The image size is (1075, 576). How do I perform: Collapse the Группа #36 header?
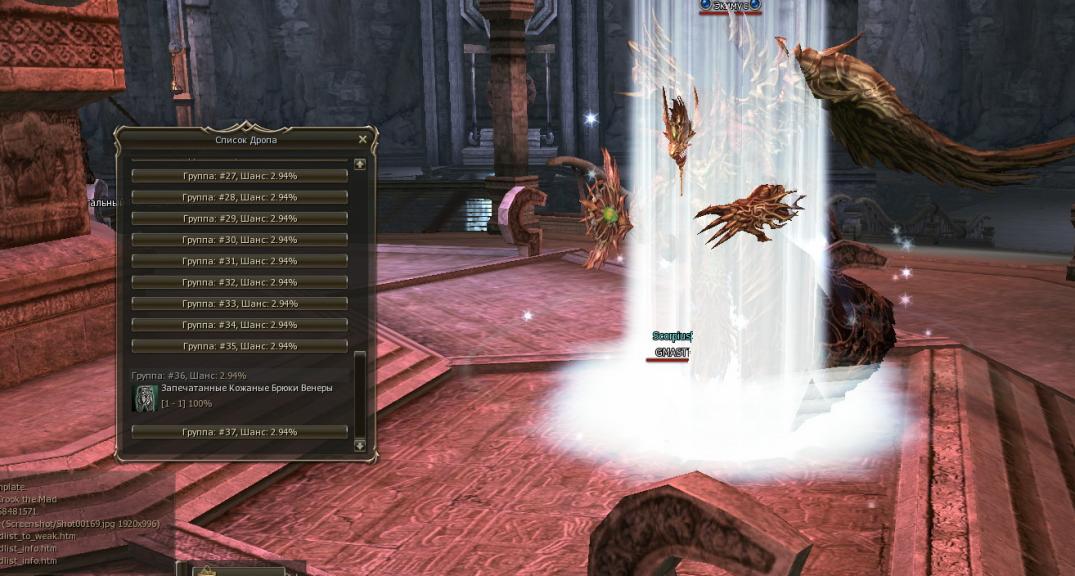click(190, 375)
